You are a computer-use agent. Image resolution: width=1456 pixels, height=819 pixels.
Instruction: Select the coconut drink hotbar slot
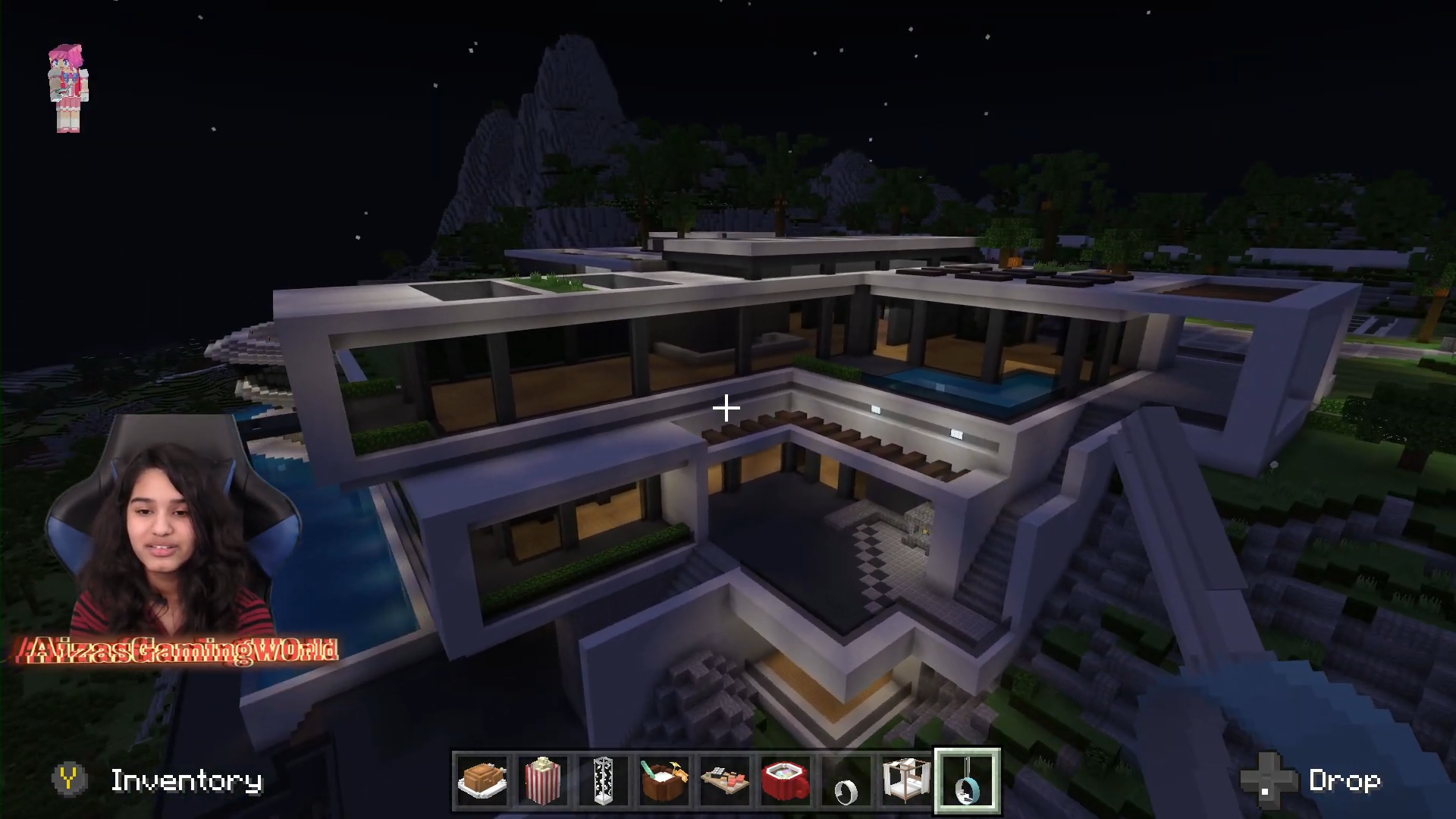[664, 780]
